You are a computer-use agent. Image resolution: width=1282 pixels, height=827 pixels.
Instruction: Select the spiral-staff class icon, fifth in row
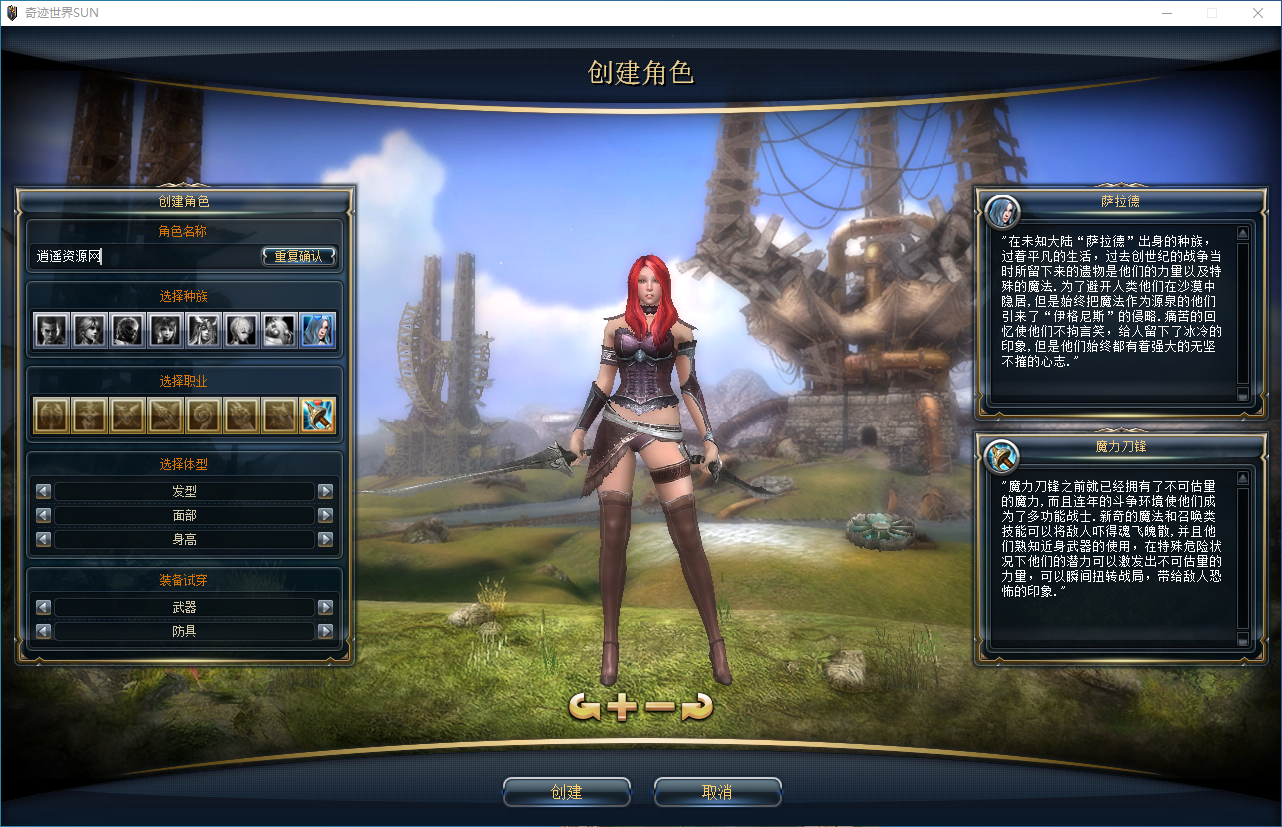pos(204,414)
